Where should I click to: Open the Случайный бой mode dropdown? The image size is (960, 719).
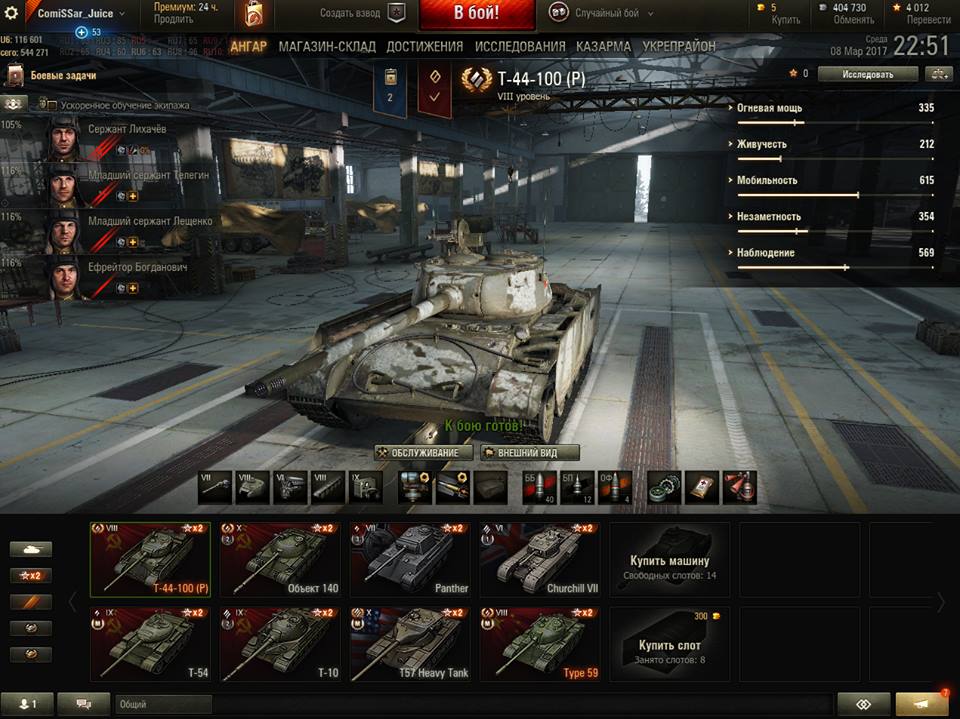(603, 14)
